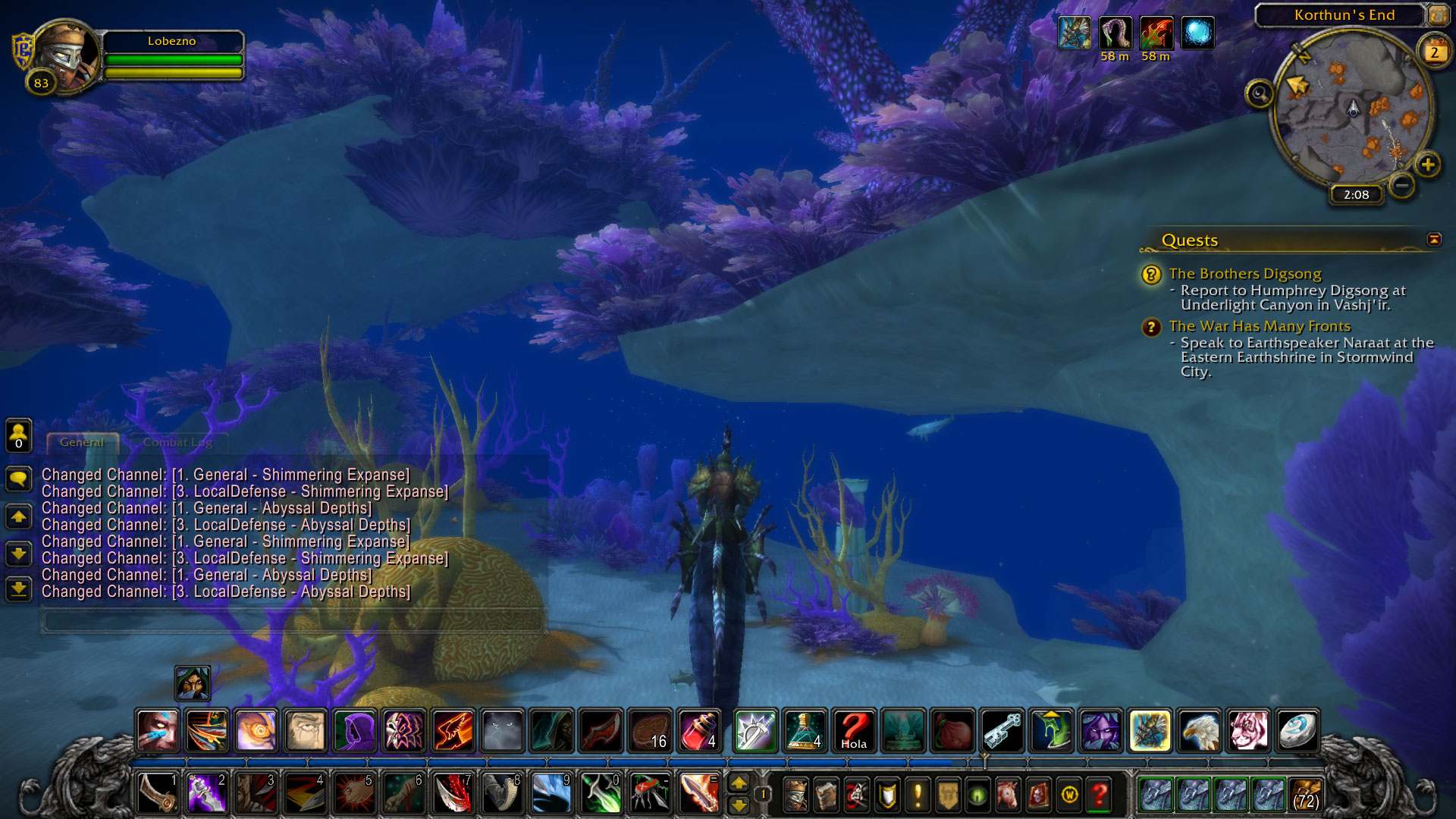Select The Brothers Digsong quest
1456x819 pixels.
tap(1244, 274)
